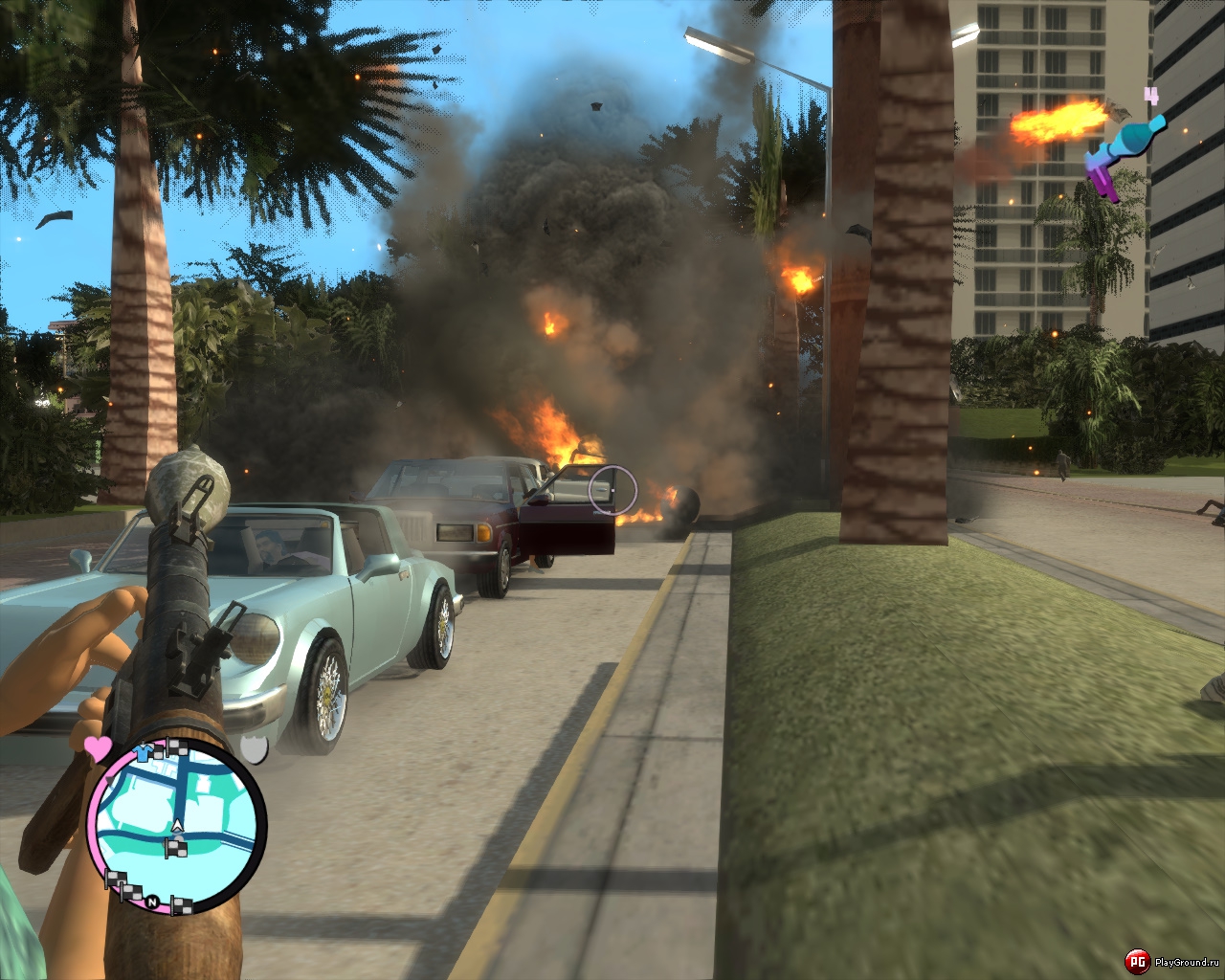
Task: Open the circular radar minimap
Action: tap(176, 825)
